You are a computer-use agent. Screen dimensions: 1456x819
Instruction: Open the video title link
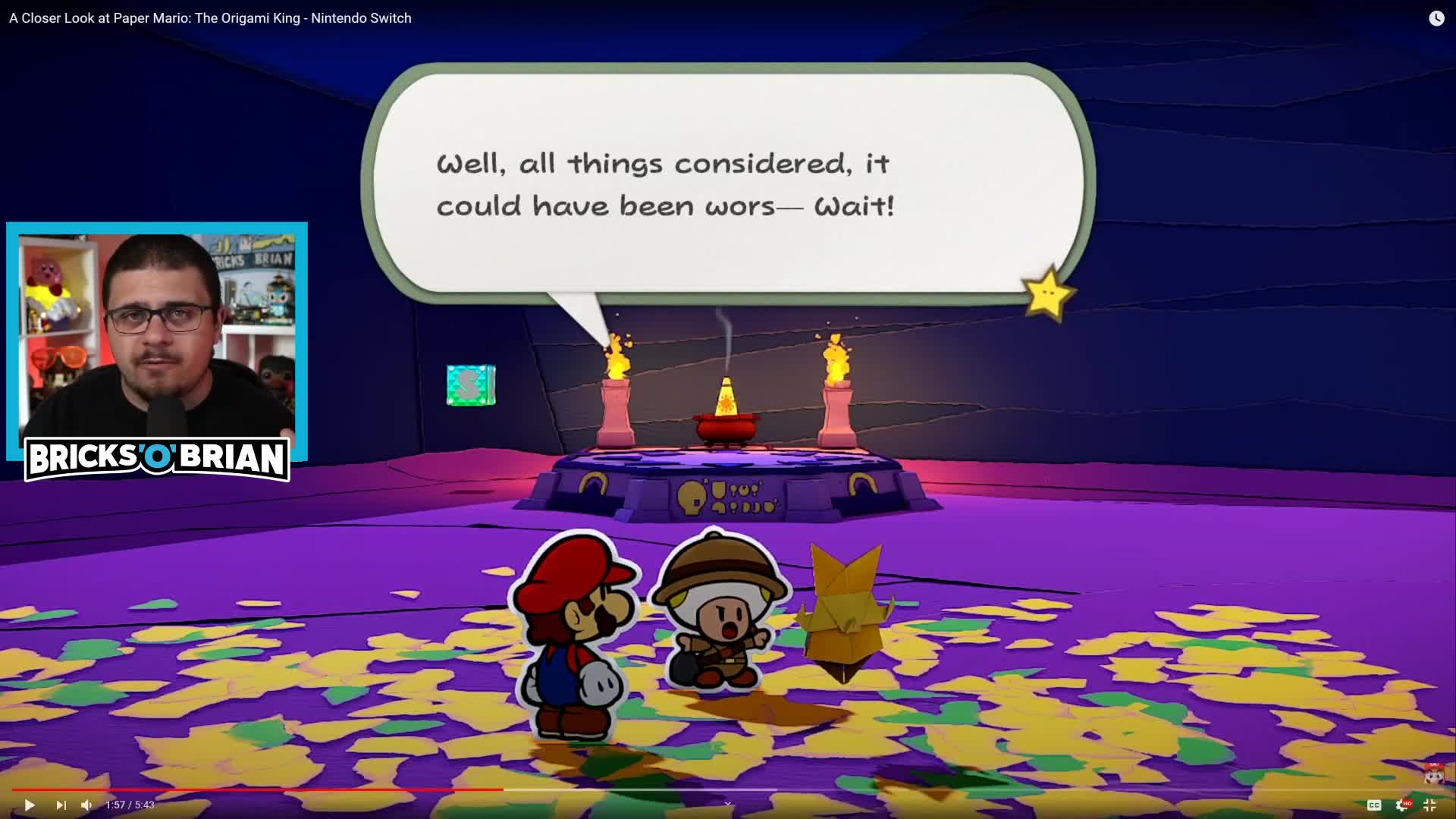coord(209,17)
